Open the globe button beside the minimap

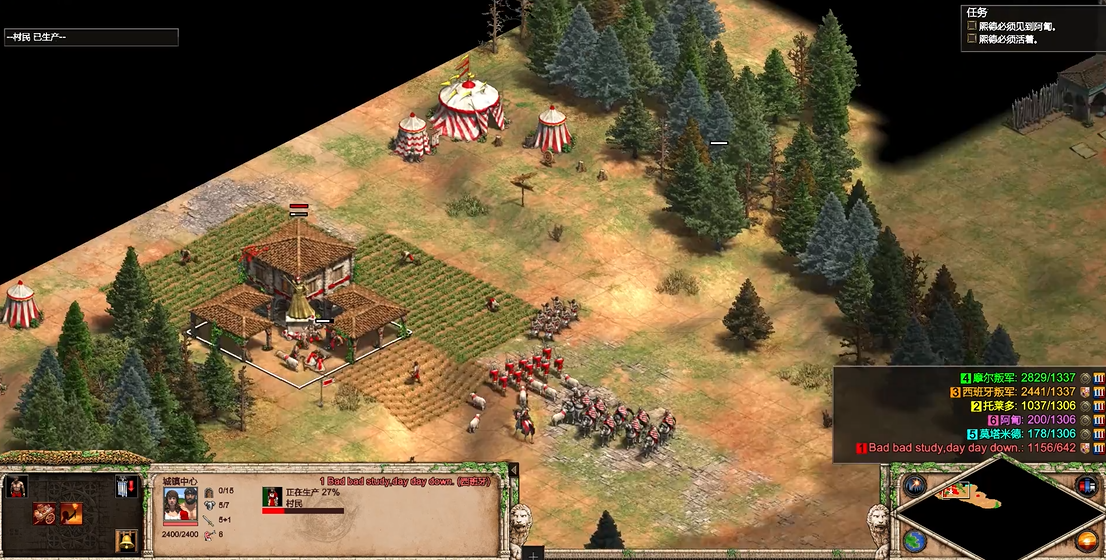(x=914, y=541)
